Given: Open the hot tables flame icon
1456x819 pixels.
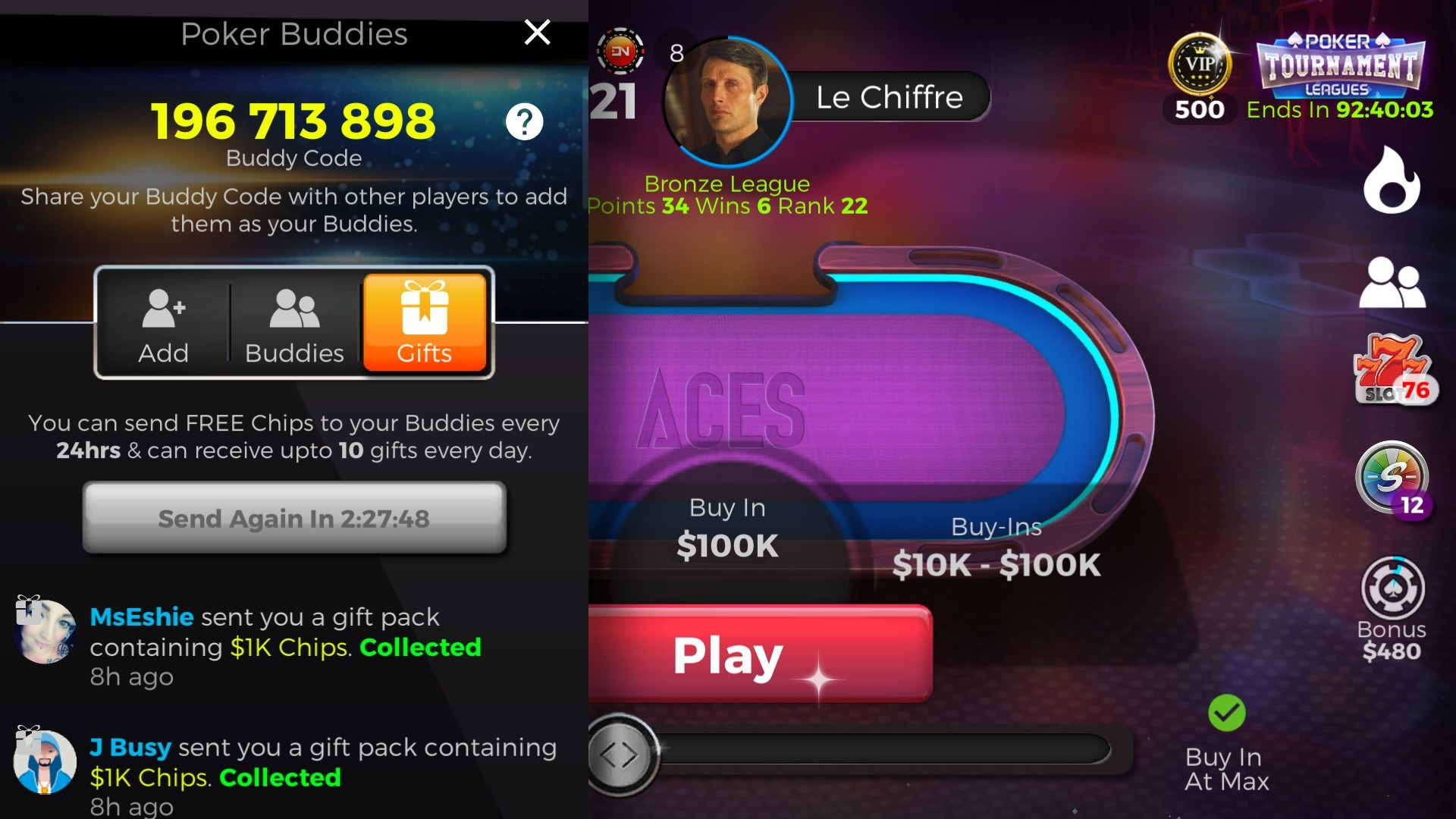Looking at the screenshot, I should coord(1392,180).
